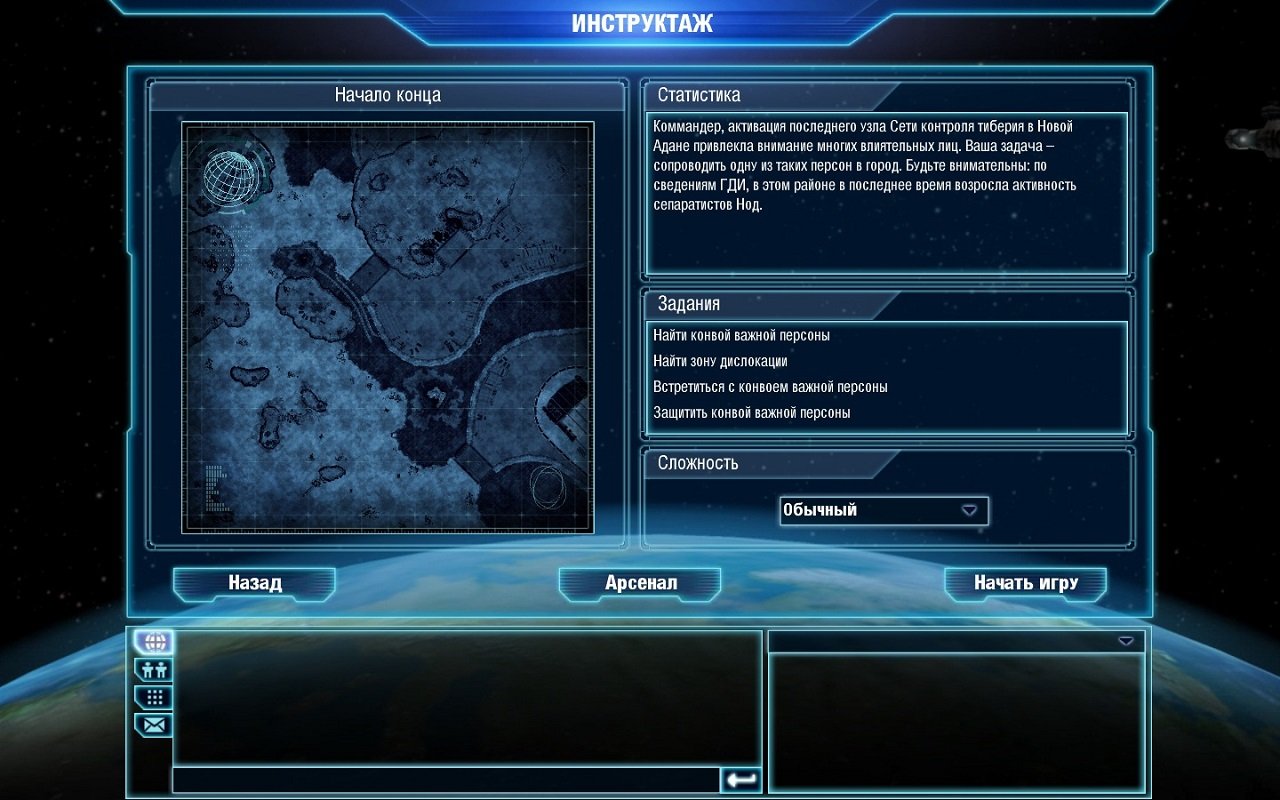Click the Статистика panel header
Screen dimensions: 1280x800
(x=698, y=94)
